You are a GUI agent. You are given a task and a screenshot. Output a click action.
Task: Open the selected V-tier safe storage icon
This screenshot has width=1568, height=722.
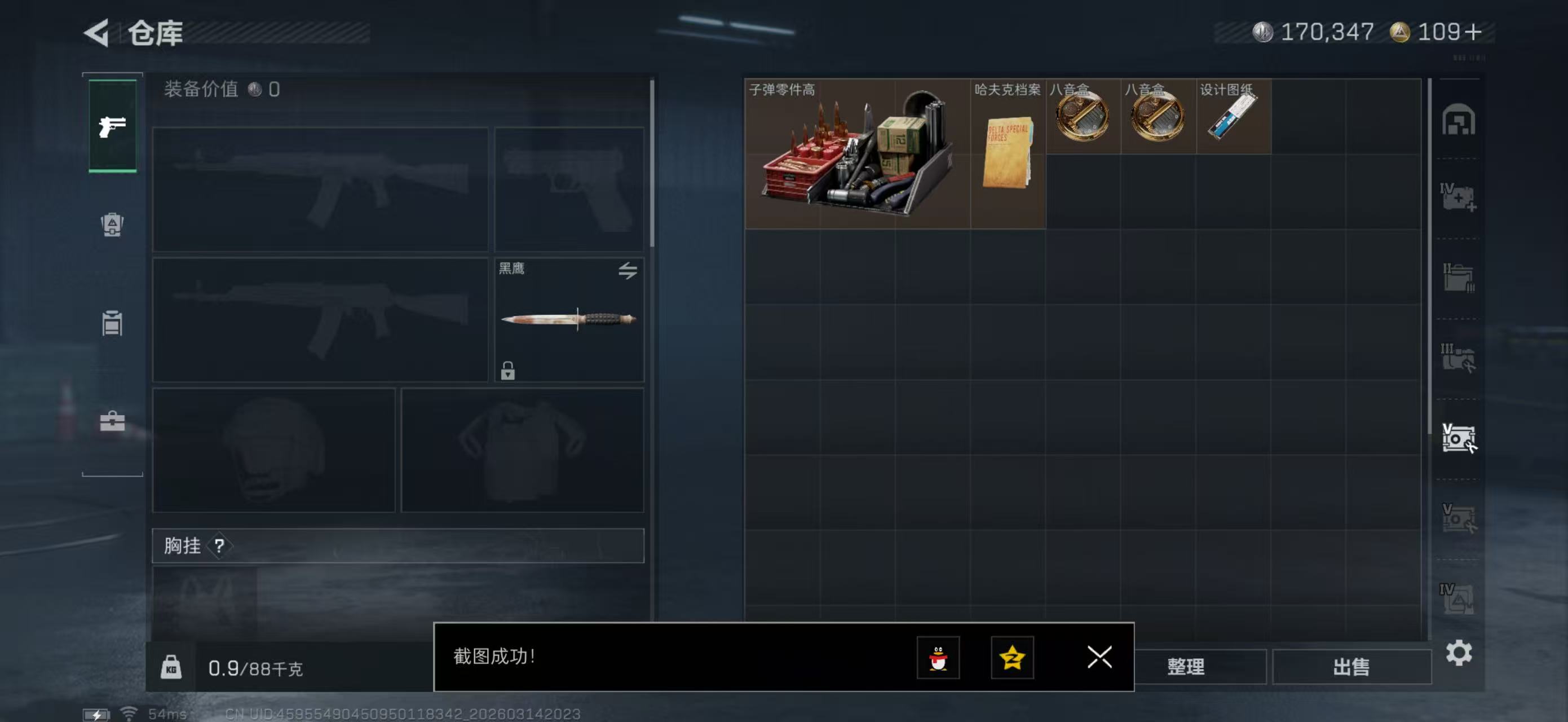coord(1461,437)
